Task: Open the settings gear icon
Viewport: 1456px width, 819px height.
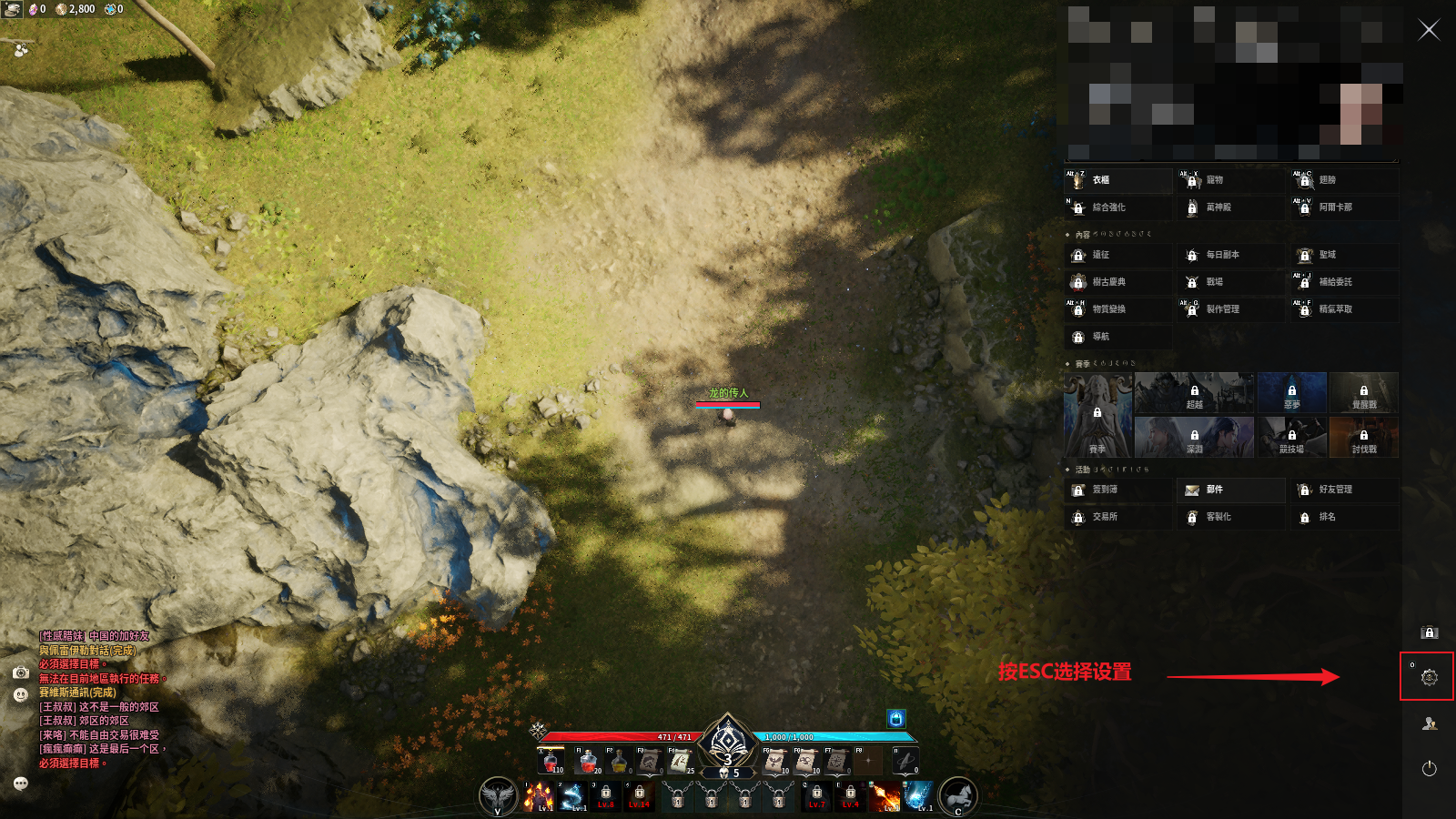Action: pyautogui.click(x=1429, y=677)
